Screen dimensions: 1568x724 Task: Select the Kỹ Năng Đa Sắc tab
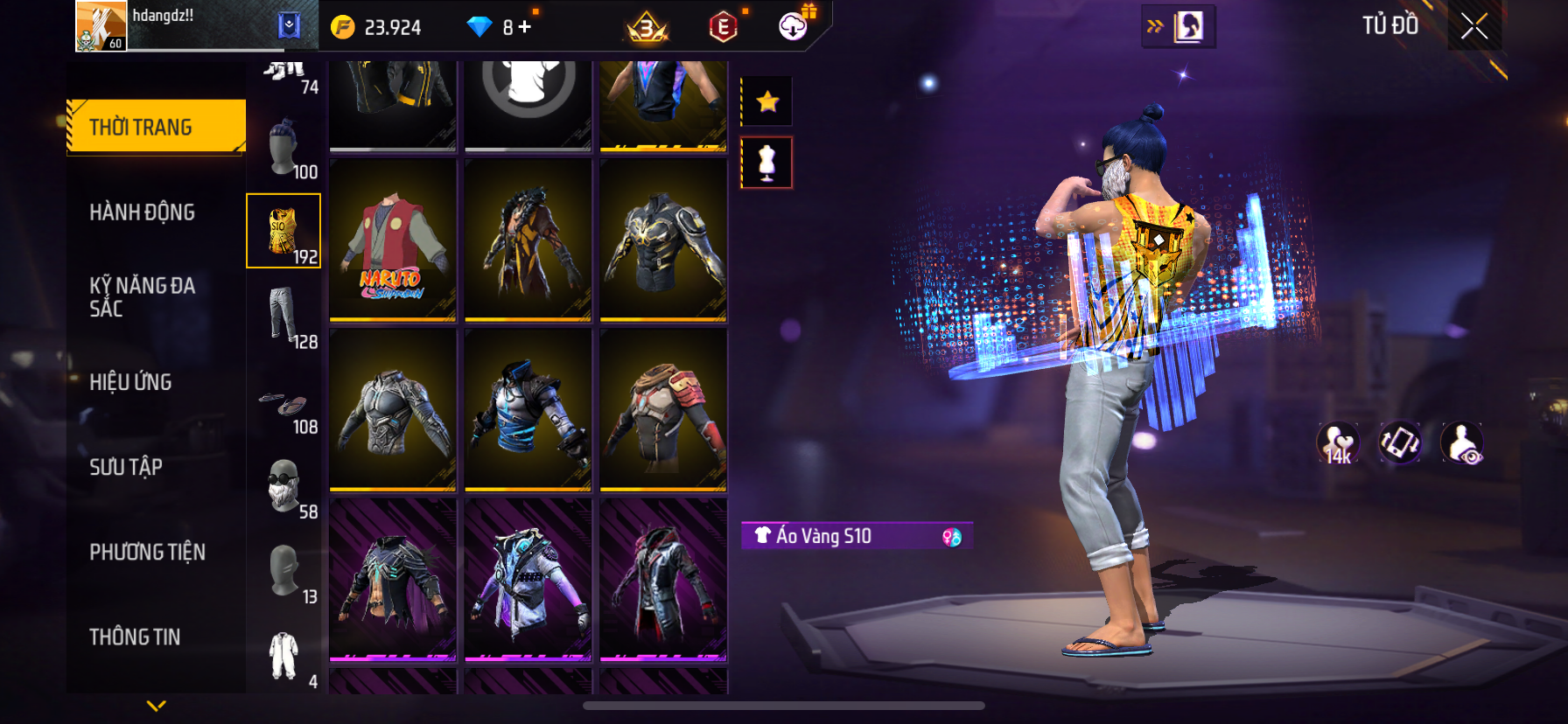(x=143, y=296)
